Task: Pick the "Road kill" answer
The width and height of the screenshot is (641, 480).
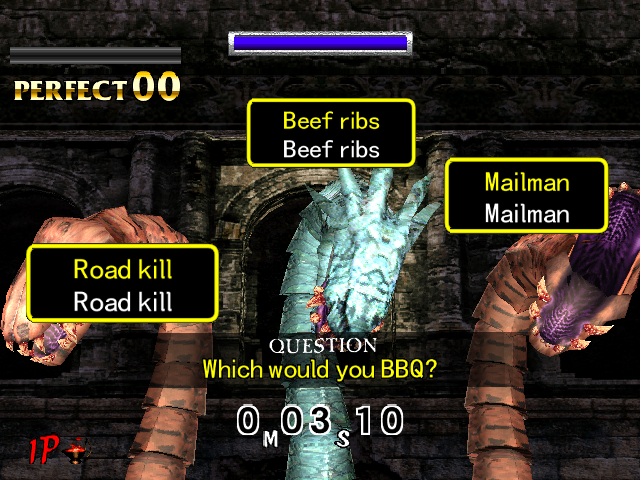Action: [122, 284]
